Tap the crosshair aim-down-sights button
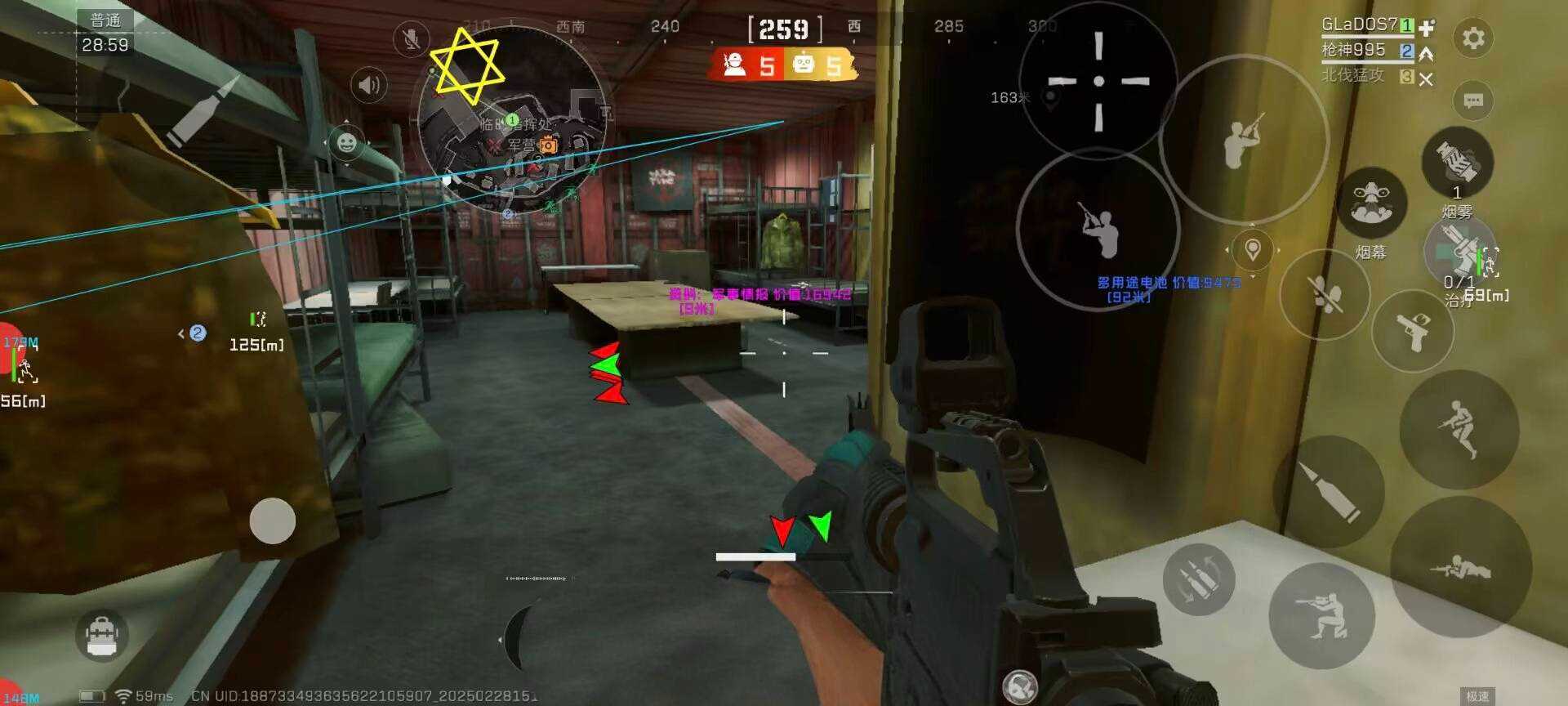This screenshot has height=706, width=1568. coord(1098,81)
